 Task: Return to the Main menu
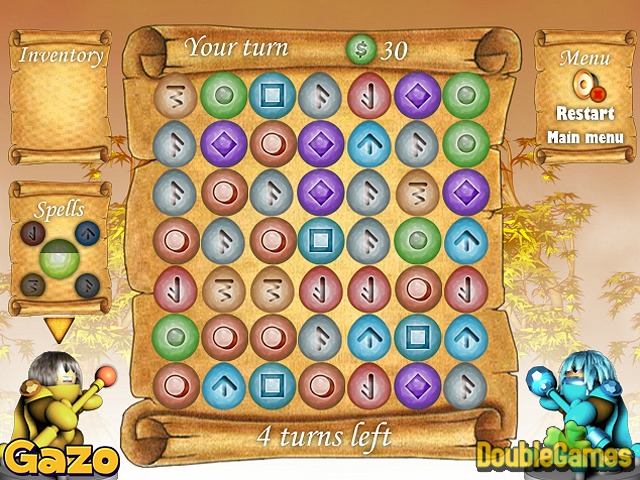point(585,137)
